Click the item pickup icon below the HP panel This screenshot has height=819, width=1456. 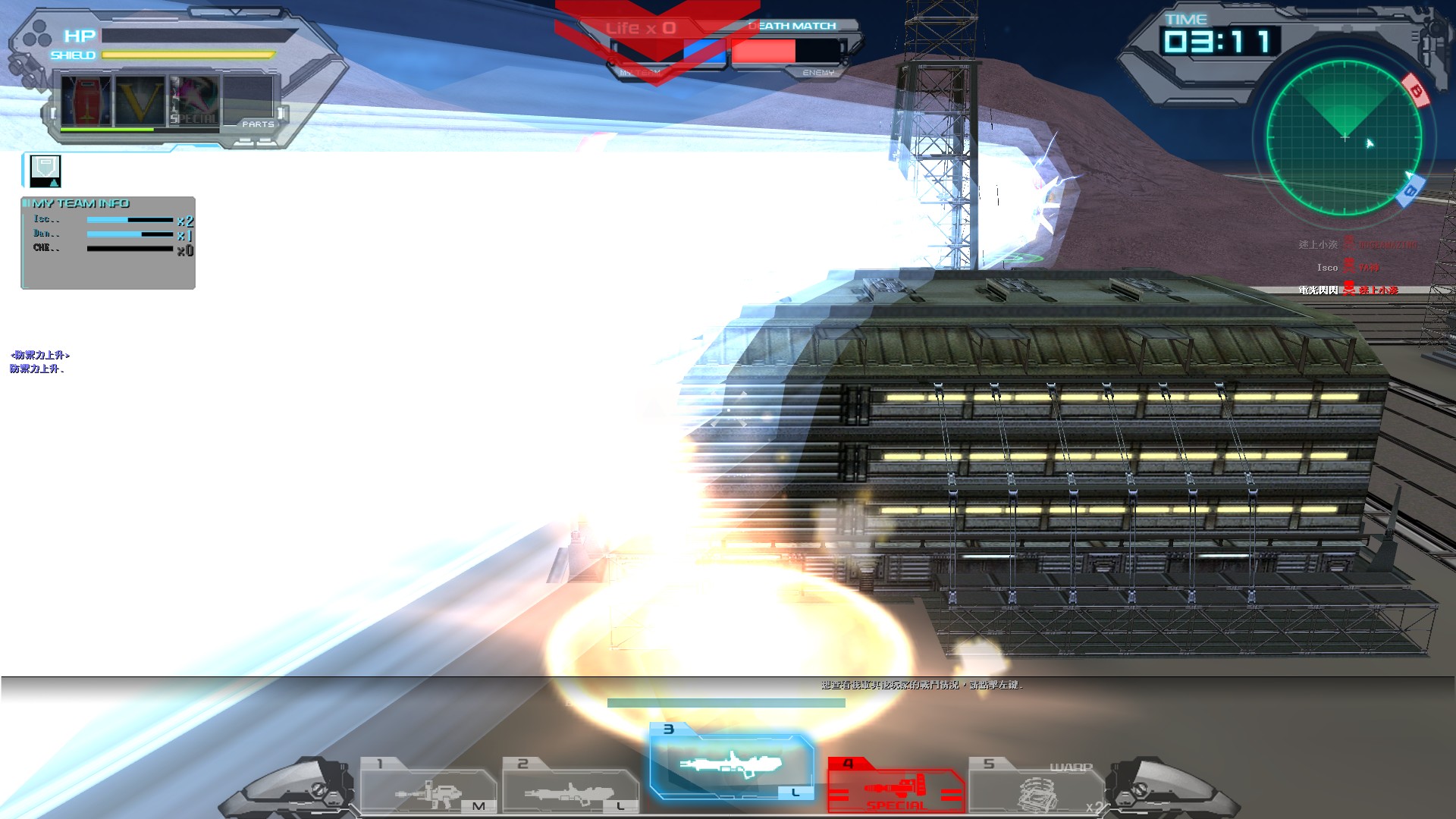[x=45, y=170]
